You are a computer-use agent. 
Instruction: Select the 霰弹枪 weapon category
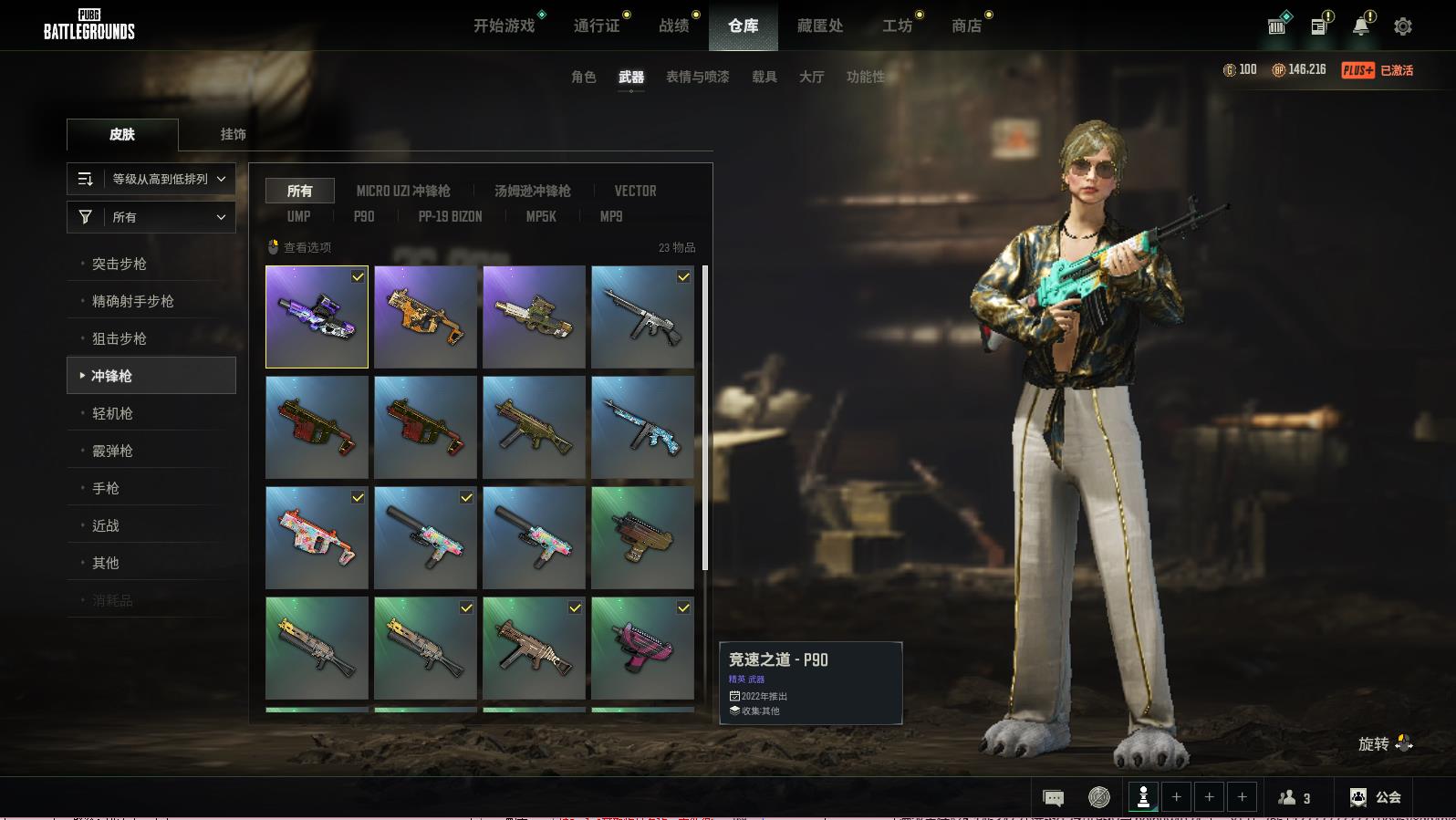click(x=112, y=451)
